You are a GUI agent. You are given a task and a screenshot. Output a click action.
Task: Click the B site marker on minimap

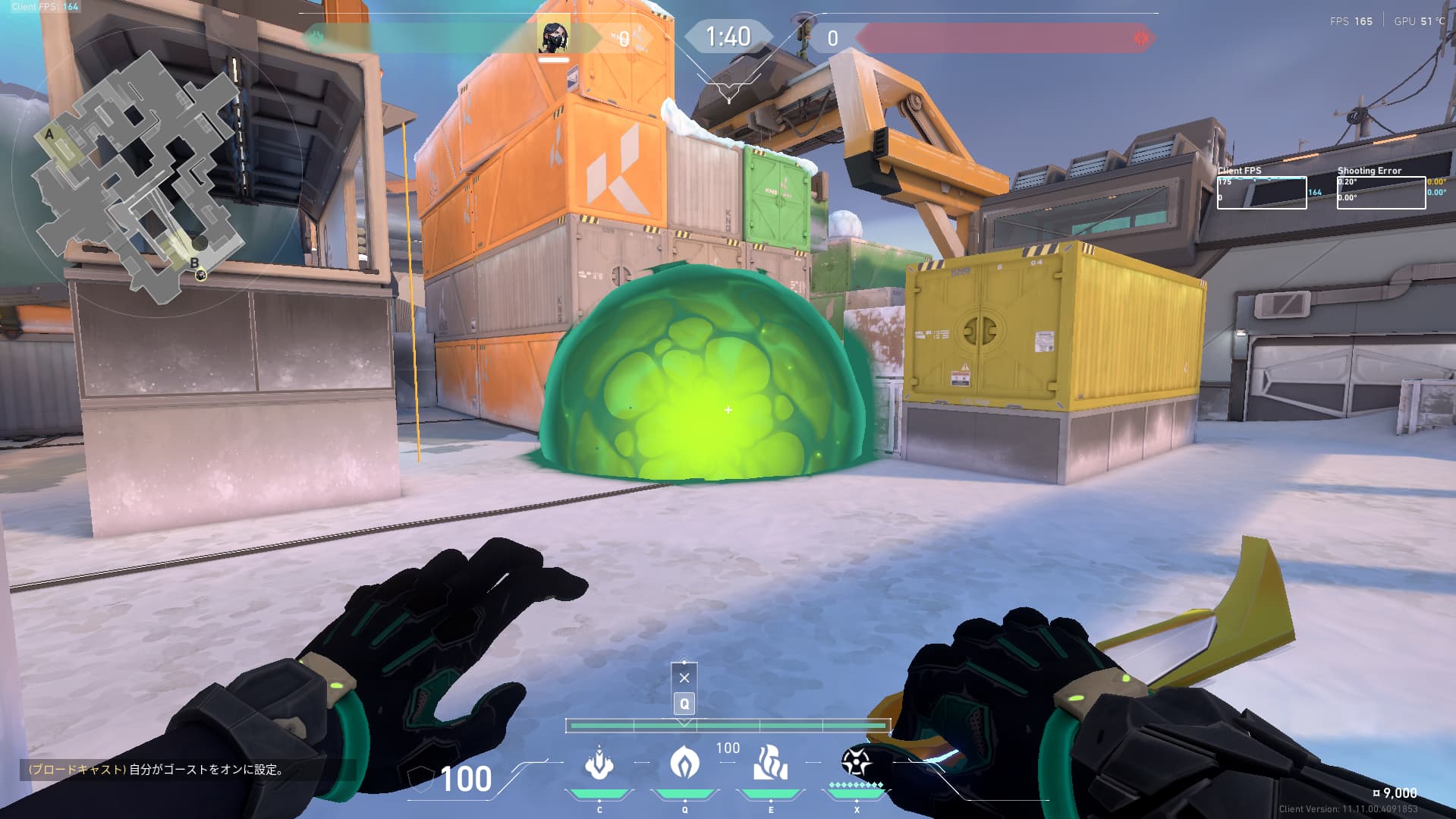point(194,263)
